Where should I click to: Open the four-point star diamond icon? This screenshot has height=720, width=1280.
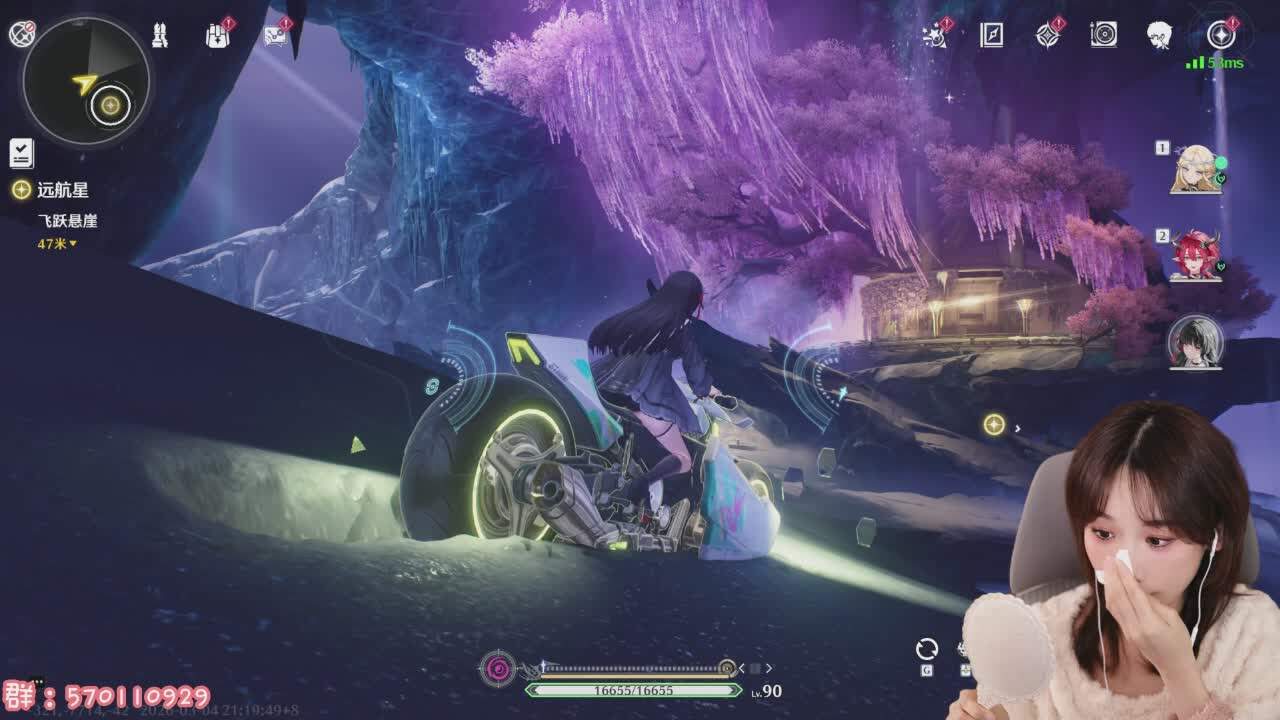[1047, 36]
